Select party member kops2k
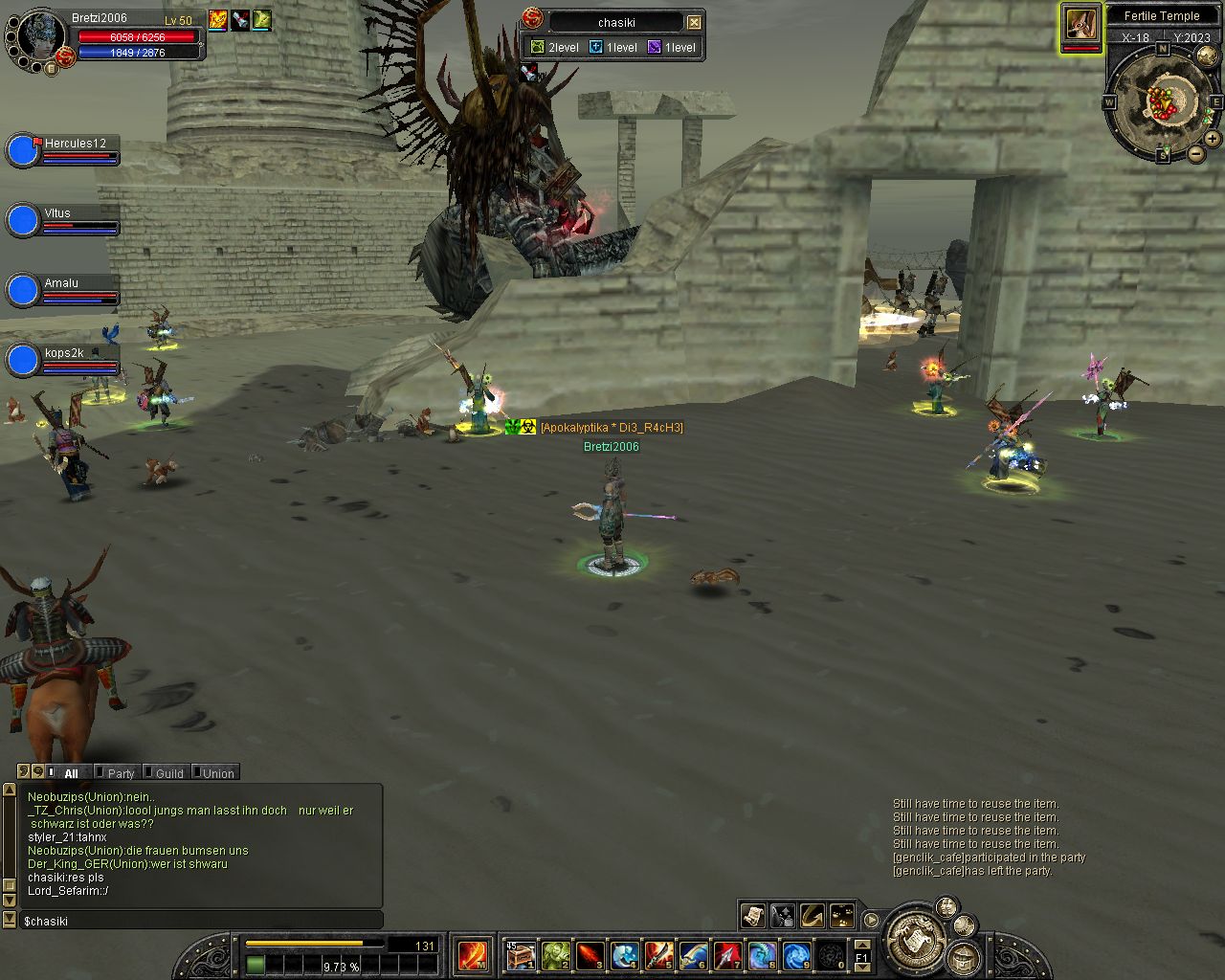The height and width of the screenshot is (980, 1225). click(x=23, y=361)
